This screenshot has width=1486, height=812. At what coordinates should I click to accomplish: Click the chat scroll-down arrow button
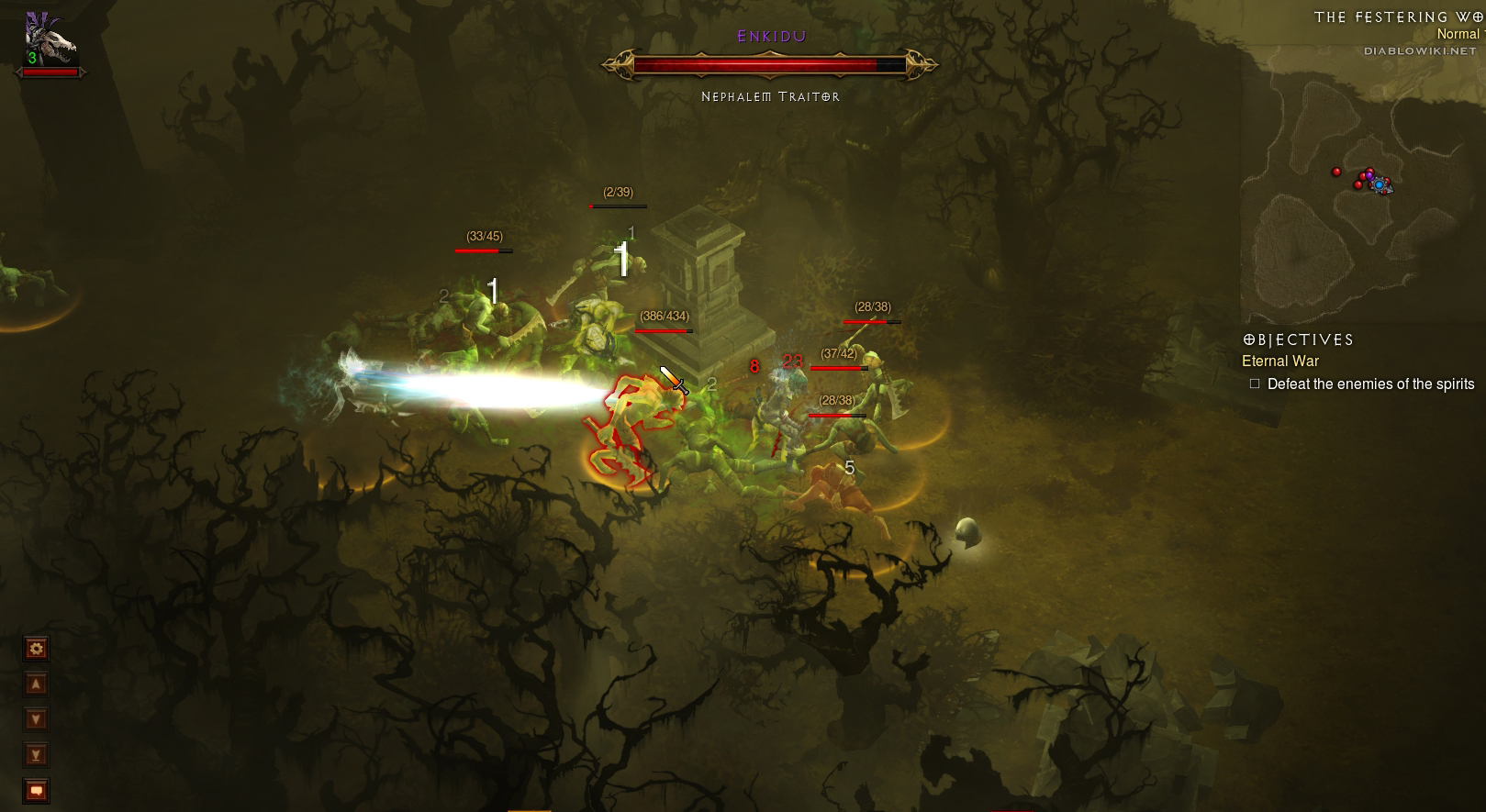tap(36, 719)
